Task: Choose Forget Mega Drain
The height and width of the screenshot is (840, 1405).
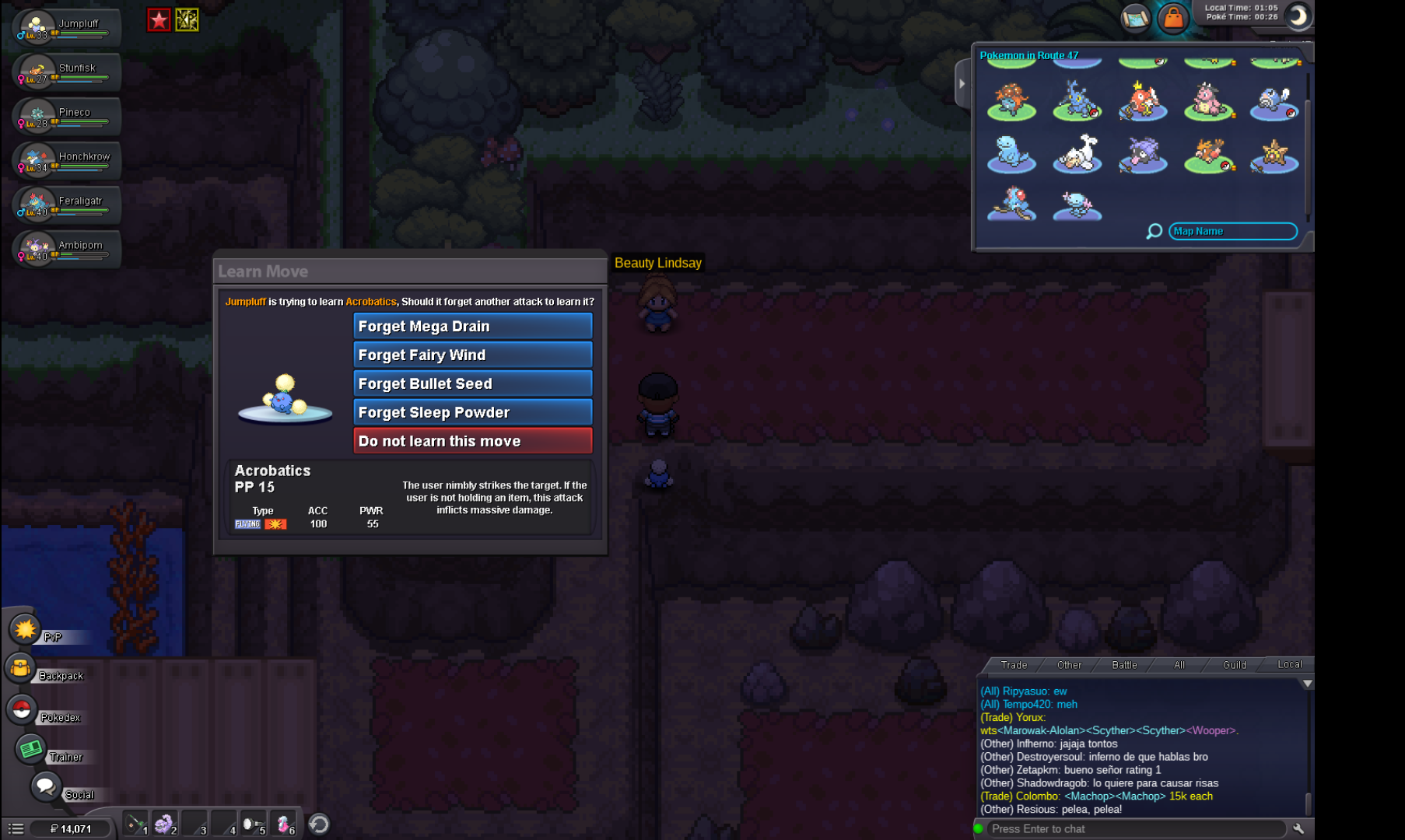Action: 472,326
